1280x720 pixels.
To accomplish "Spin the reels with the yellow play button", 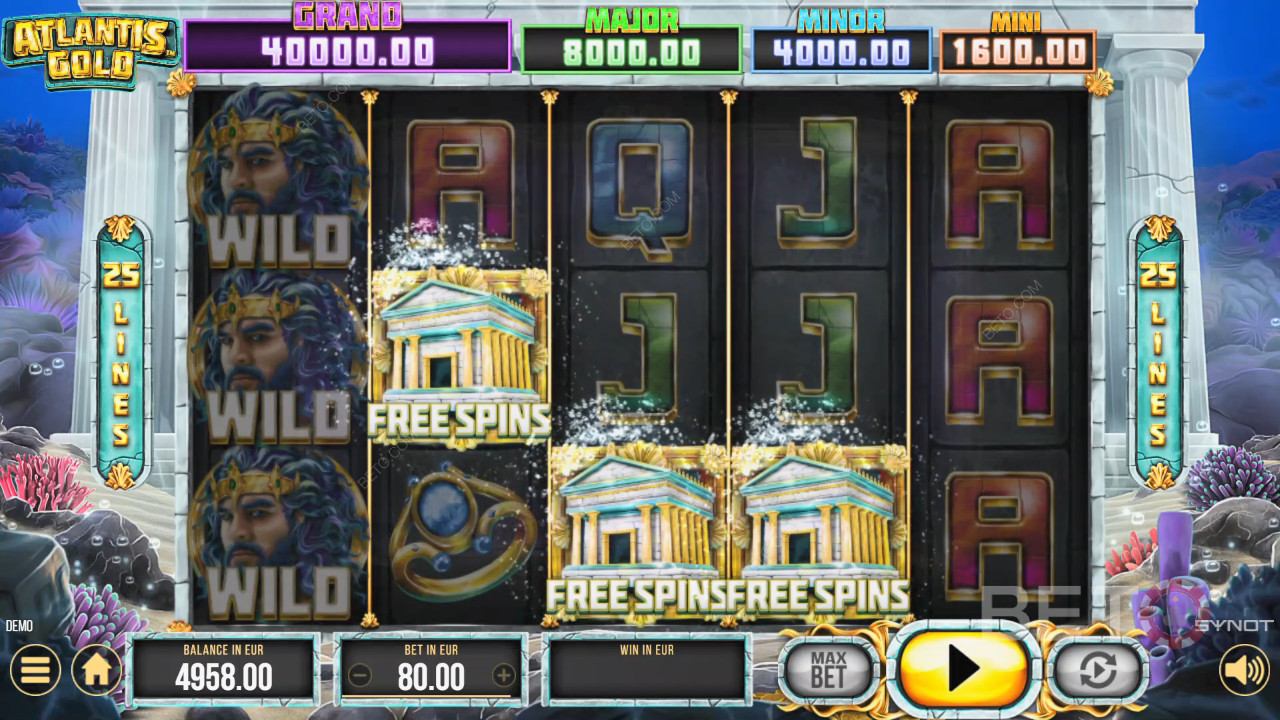I will (963, 668).
